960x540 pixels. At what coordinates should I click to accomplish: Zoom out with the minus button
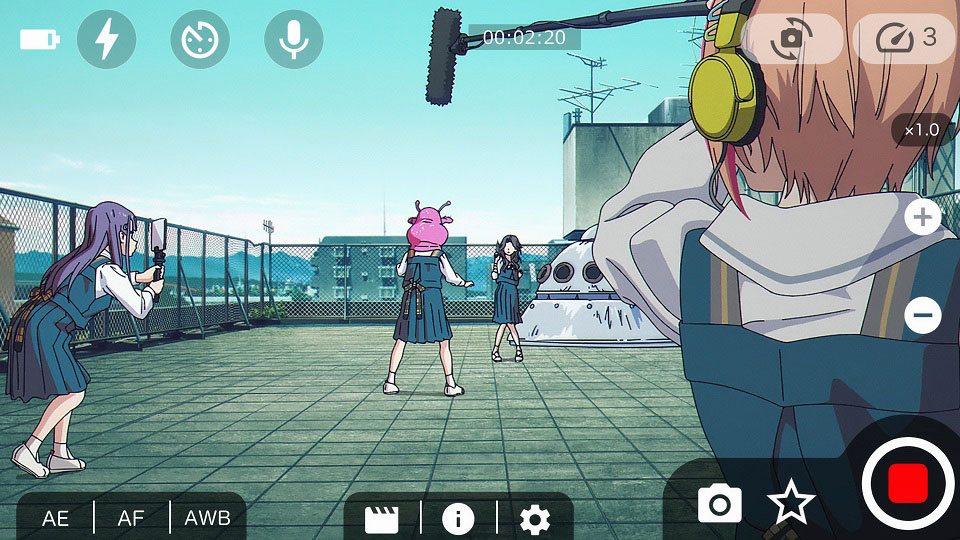click(x=922, y=316)
